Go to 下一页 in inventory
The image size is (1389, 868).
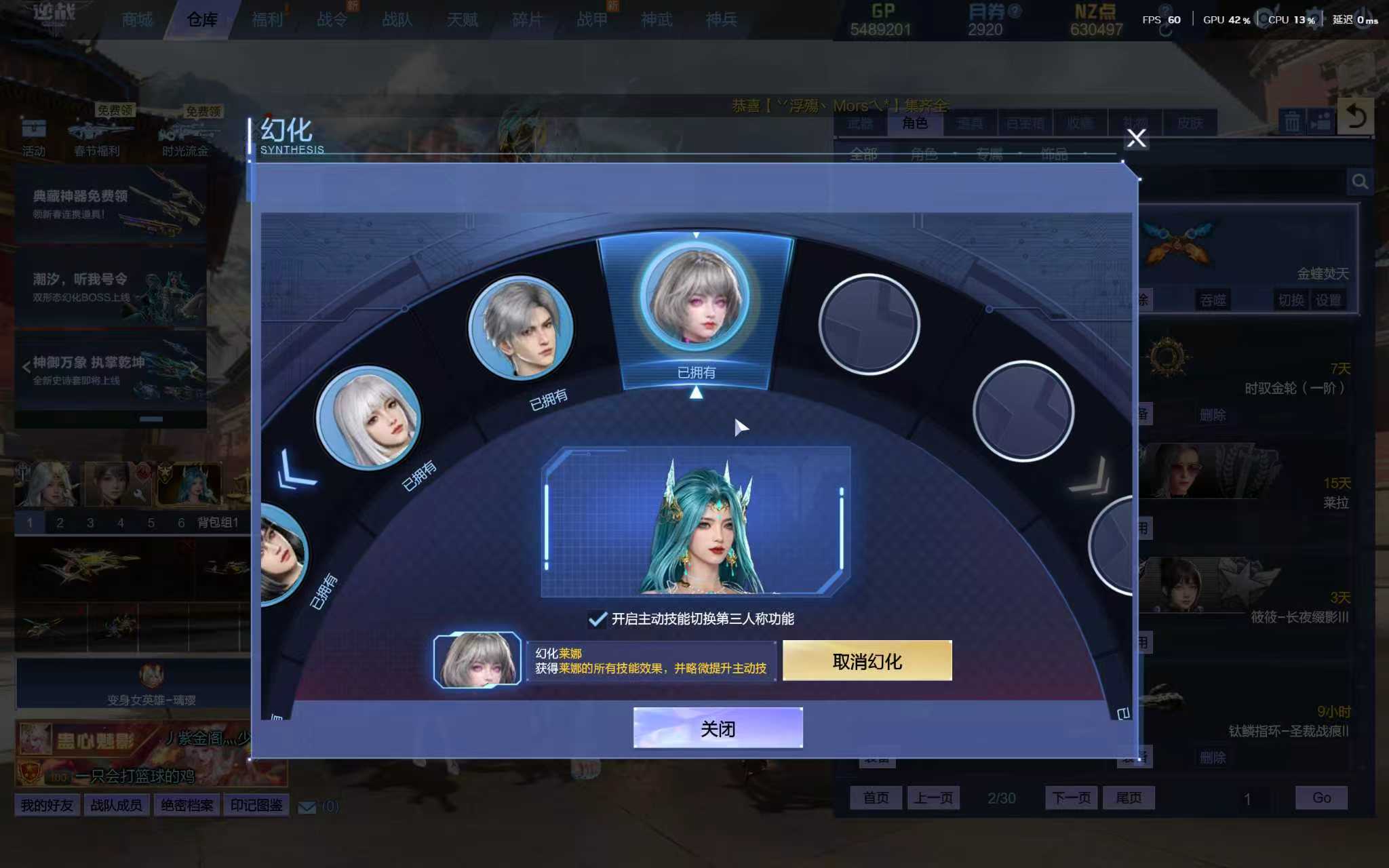(1072, 797)
